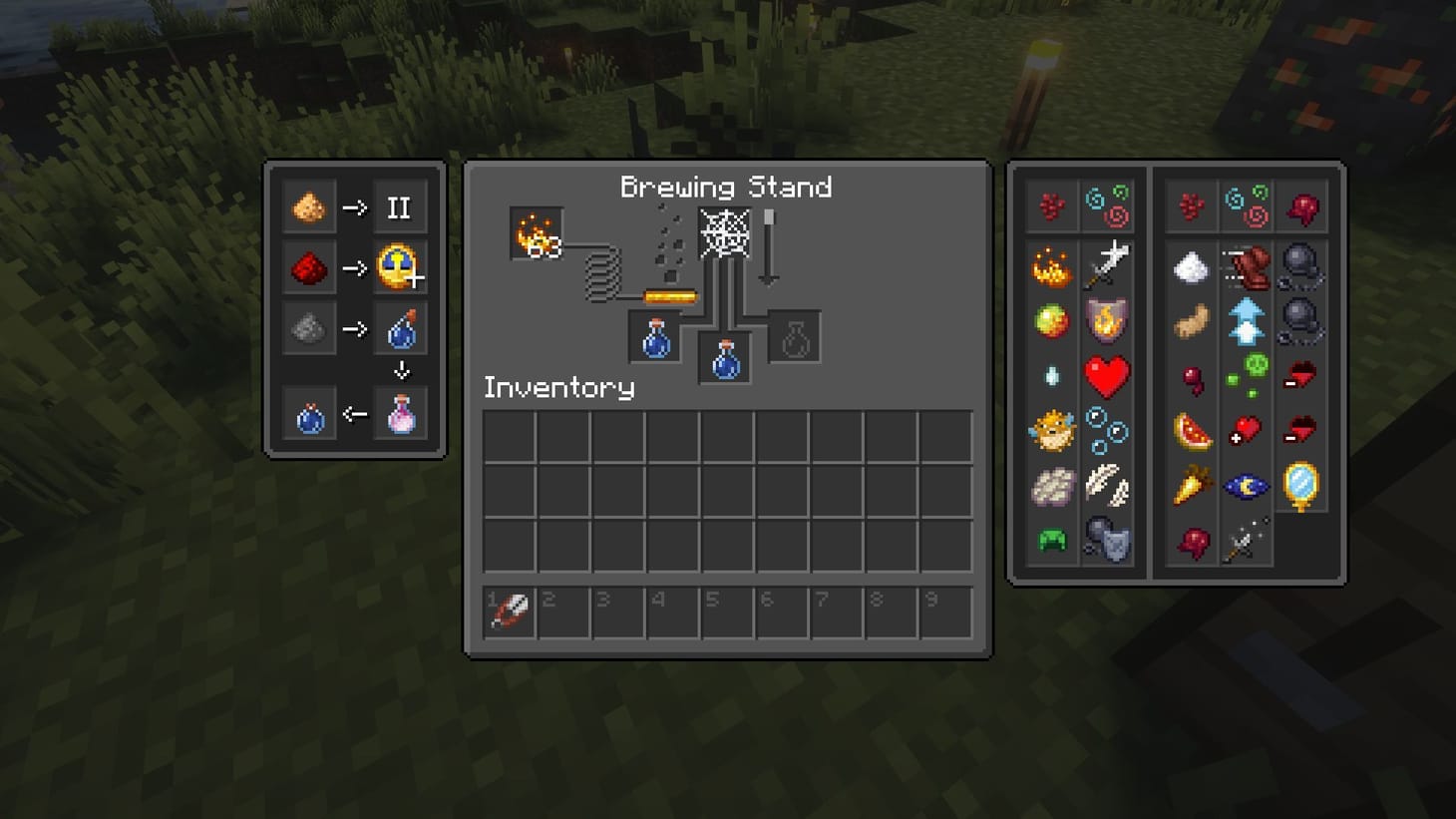Click the water bottle in the left potion slot
Screen dimensions: 1456x819
[x=653, y=337]
